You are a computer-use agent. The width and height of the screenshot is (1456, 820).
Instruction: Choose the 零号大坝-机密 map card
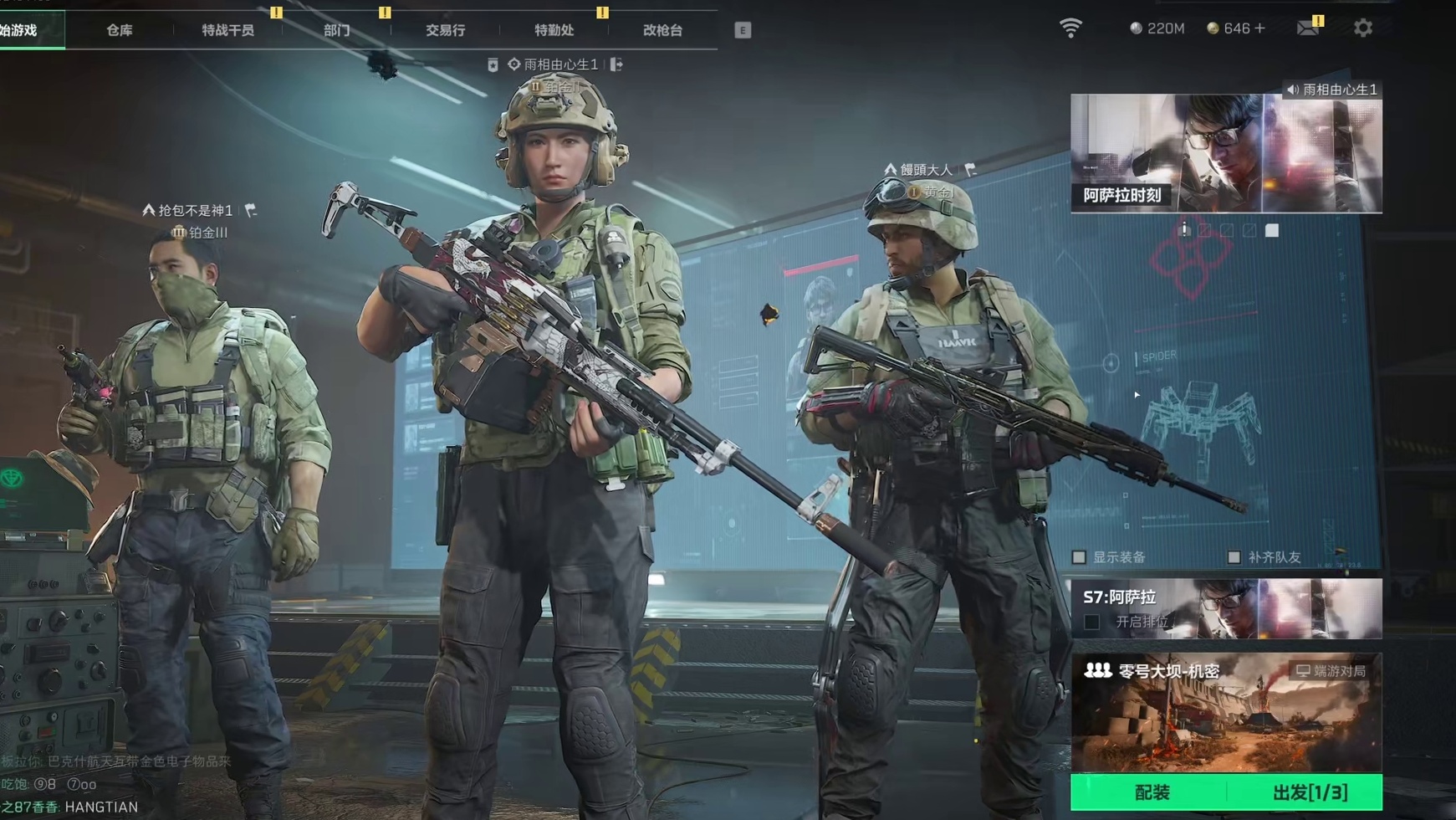point(1225,713)
